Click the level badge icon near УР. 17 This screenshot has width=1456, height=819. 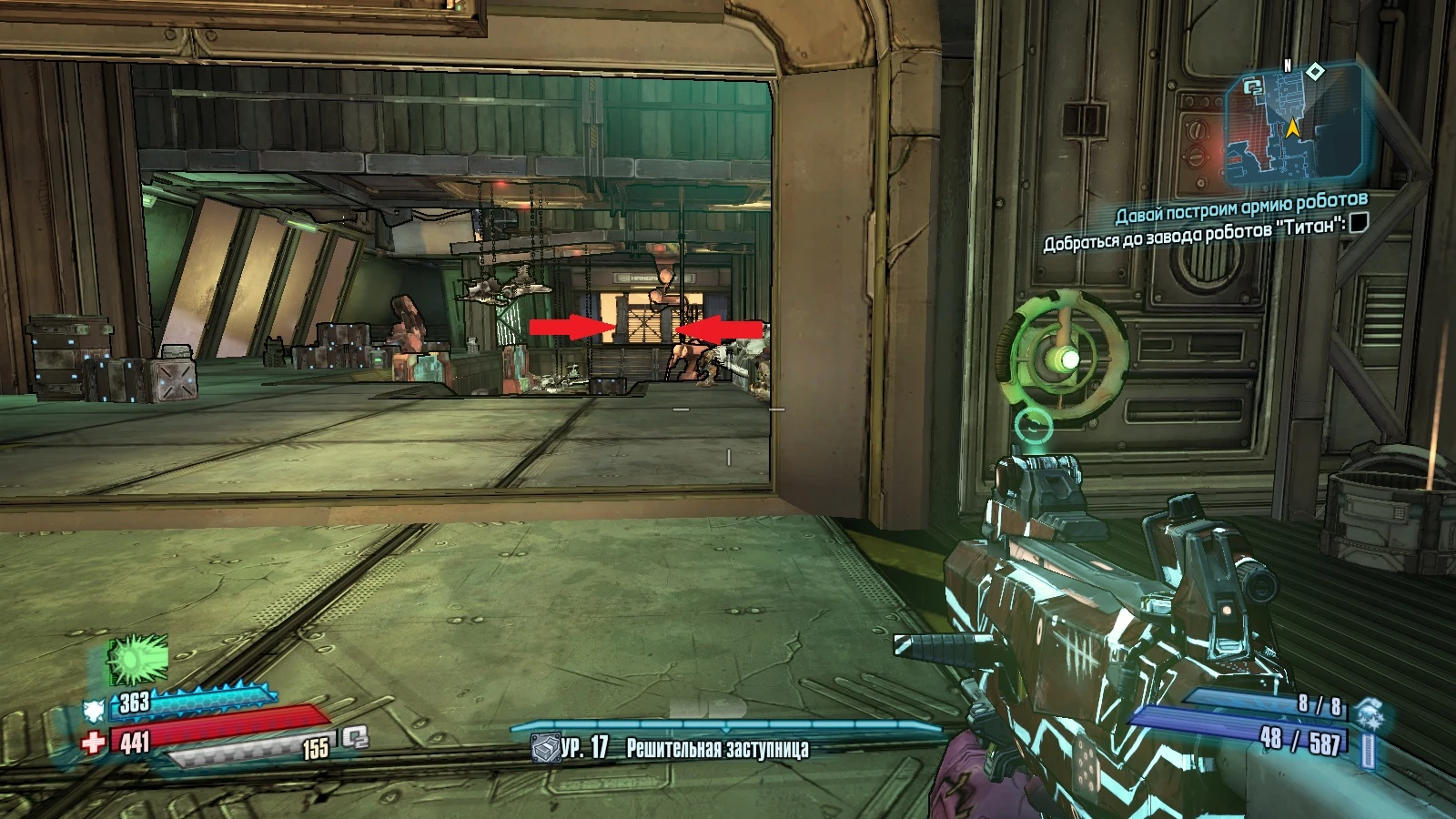click(545, 749)
